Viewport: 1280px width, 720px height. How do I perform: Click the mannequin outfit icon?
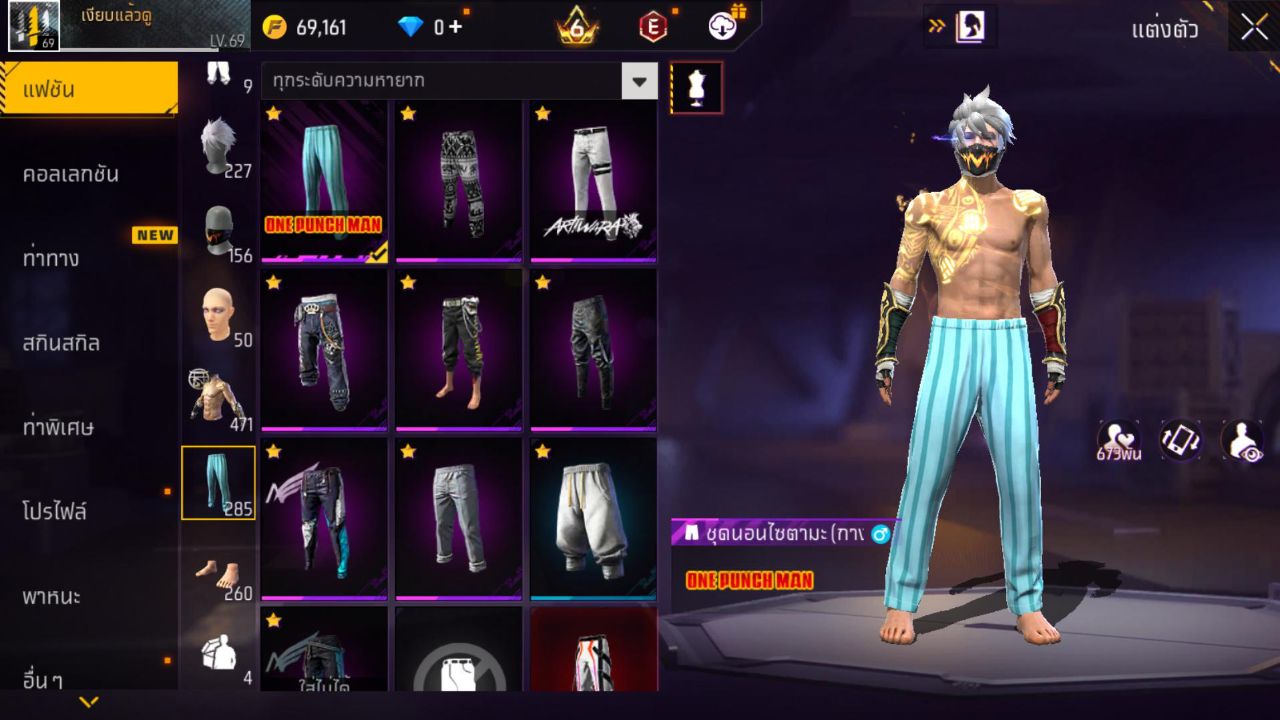(x=696, y=88)
